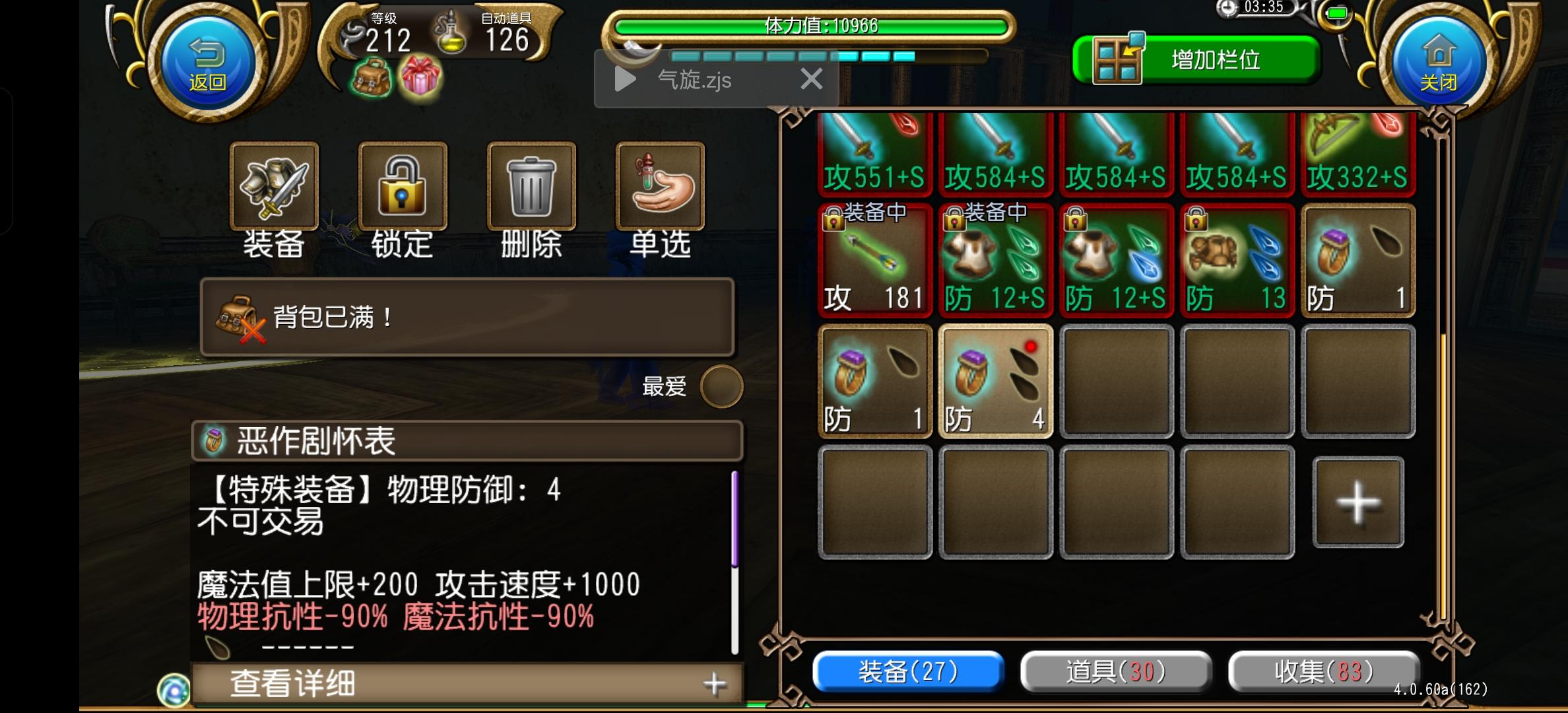Open the 收集(83) tab
Image resolution: width=1568 pixels, height=713 pixels.
pos(1323,671)
